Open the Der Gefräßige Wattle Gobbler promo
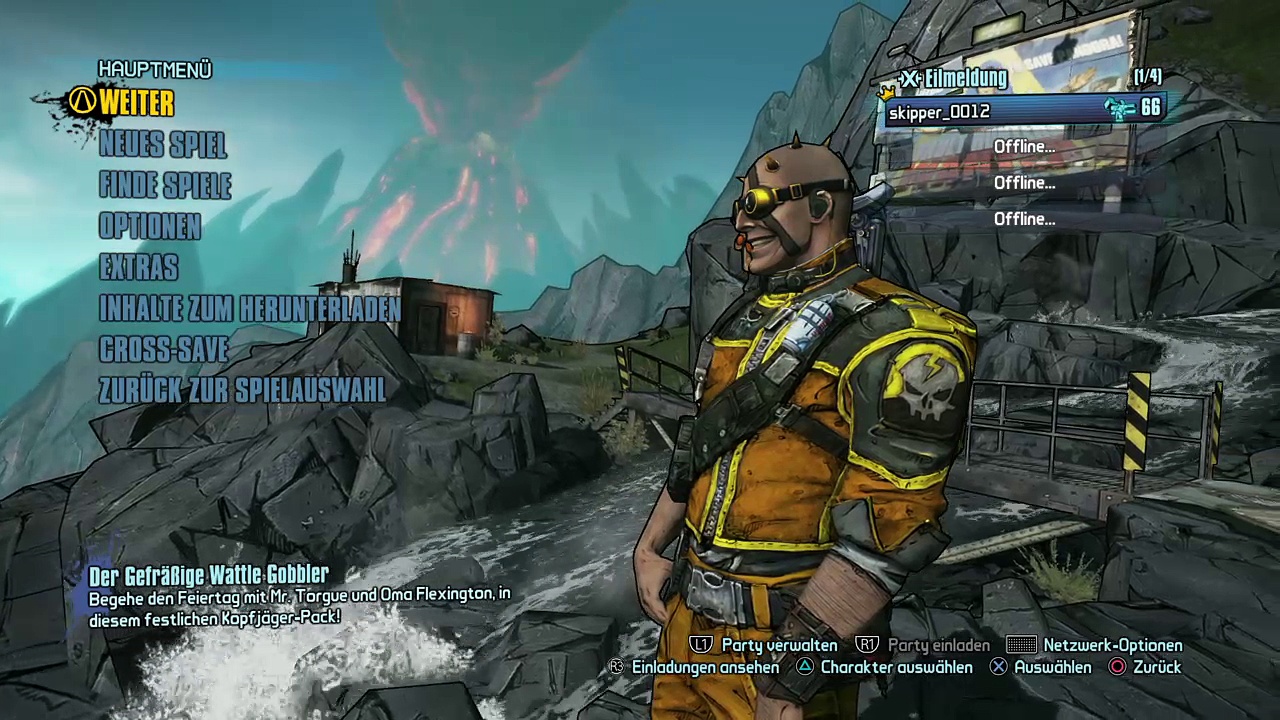Screen dimensions: 1280x720 tap(209, 575)
